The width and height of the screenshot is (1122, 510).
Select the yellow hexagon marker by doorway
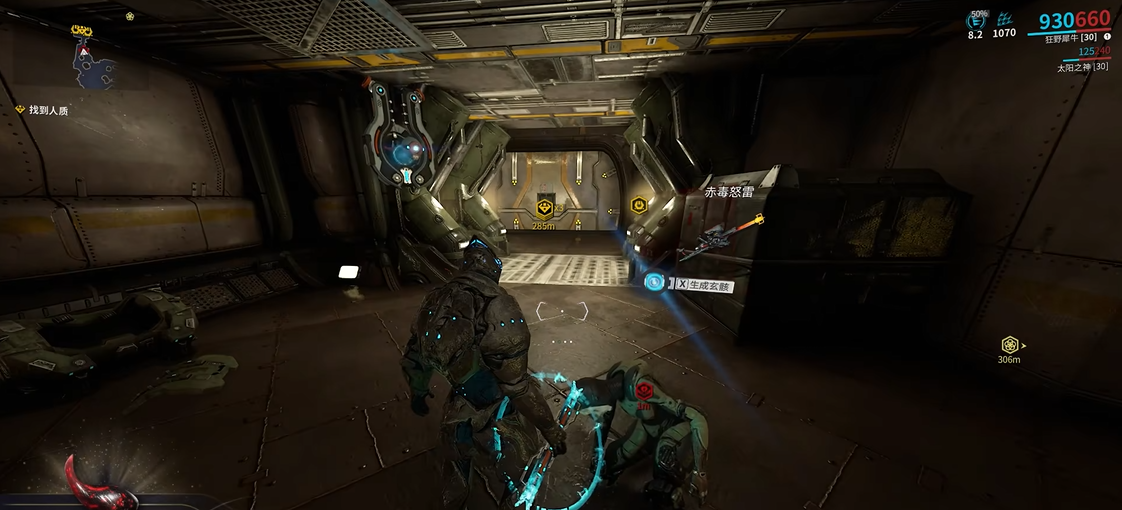click(x=637, y=205)
